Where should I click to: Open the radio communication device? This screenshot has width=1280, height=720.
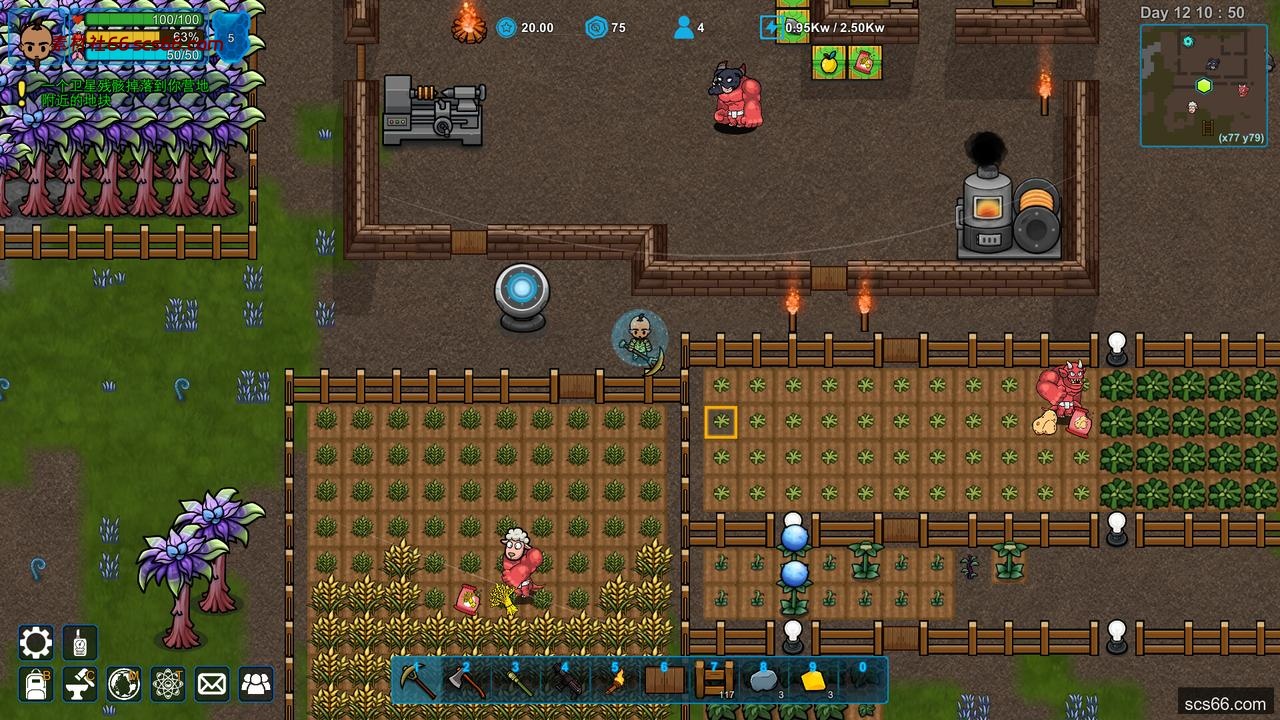click(x=79, y=643)
